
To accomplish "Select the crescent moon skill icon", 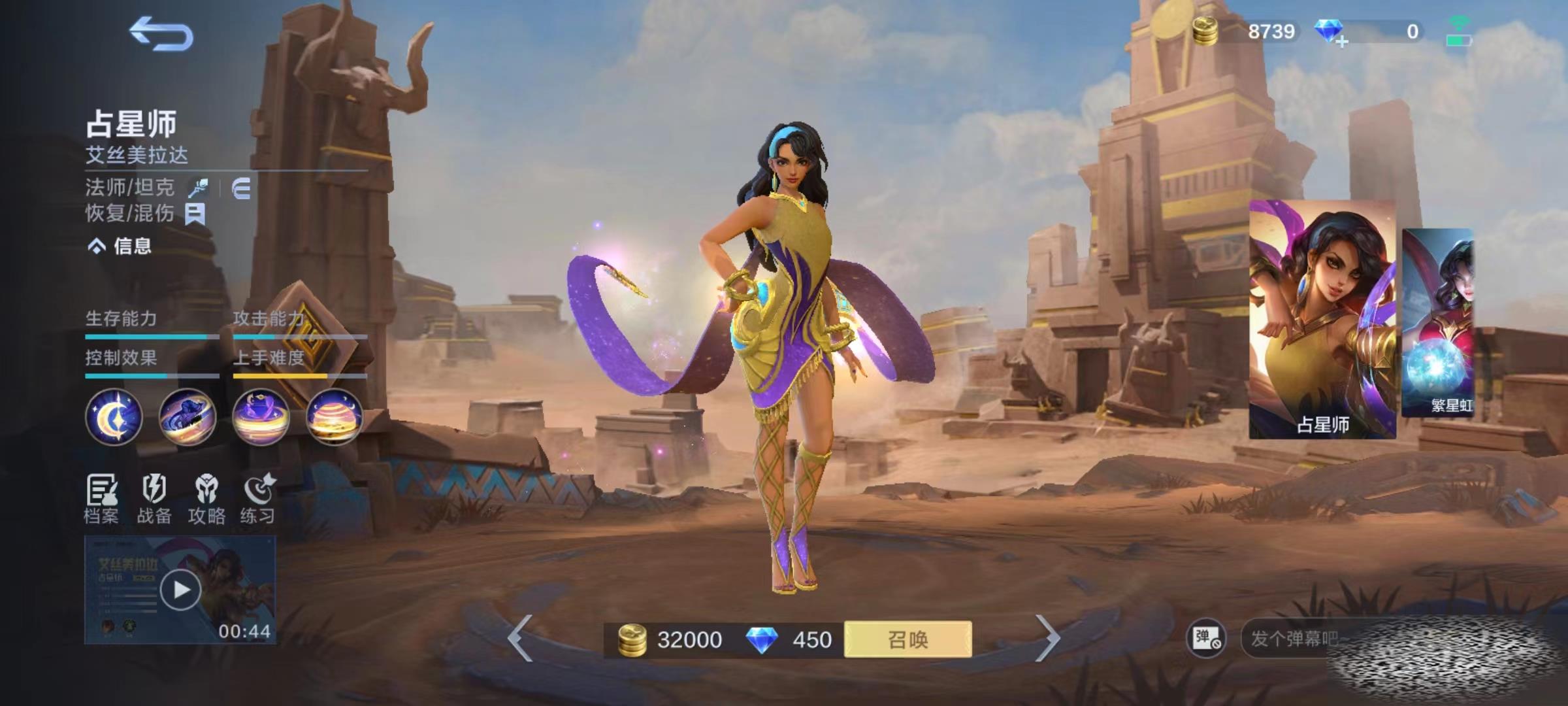I will pyautogui.click(x=114, y=417).
